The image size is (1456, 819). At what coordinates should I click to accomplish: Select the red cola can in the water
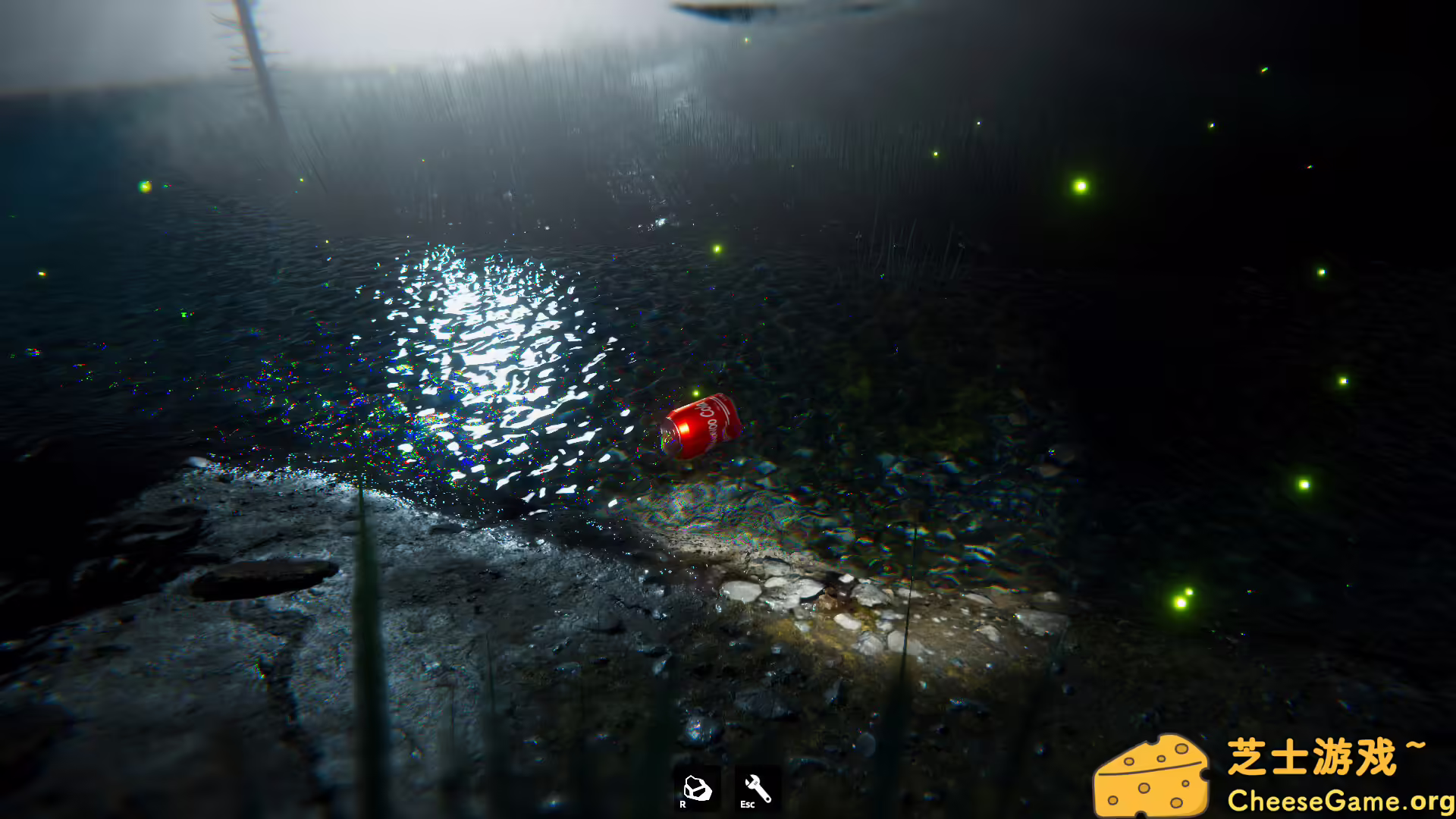(701, 425)
